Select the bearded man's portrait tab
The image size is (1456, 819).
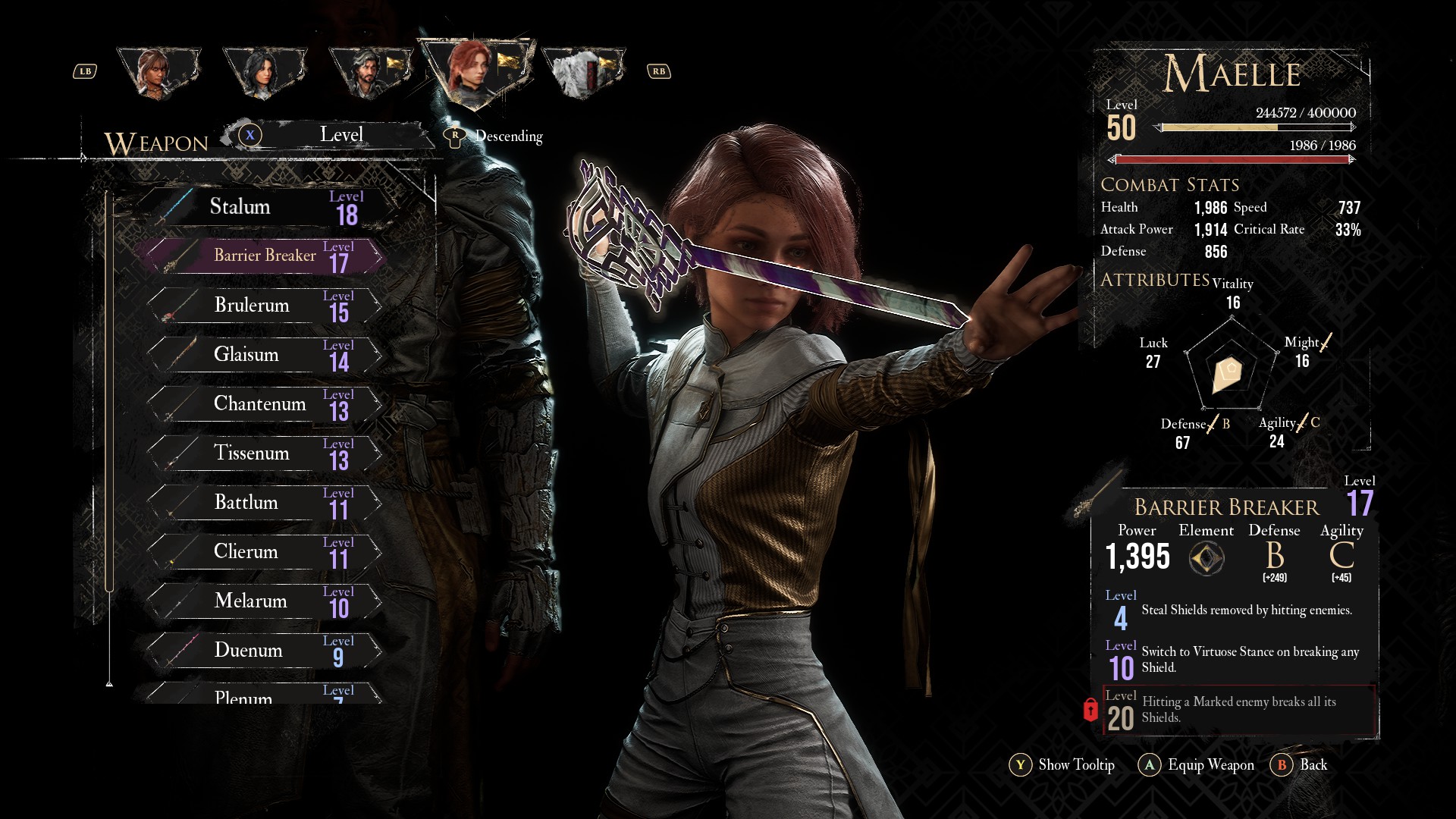pyautogui.click(x=371, y=72)
